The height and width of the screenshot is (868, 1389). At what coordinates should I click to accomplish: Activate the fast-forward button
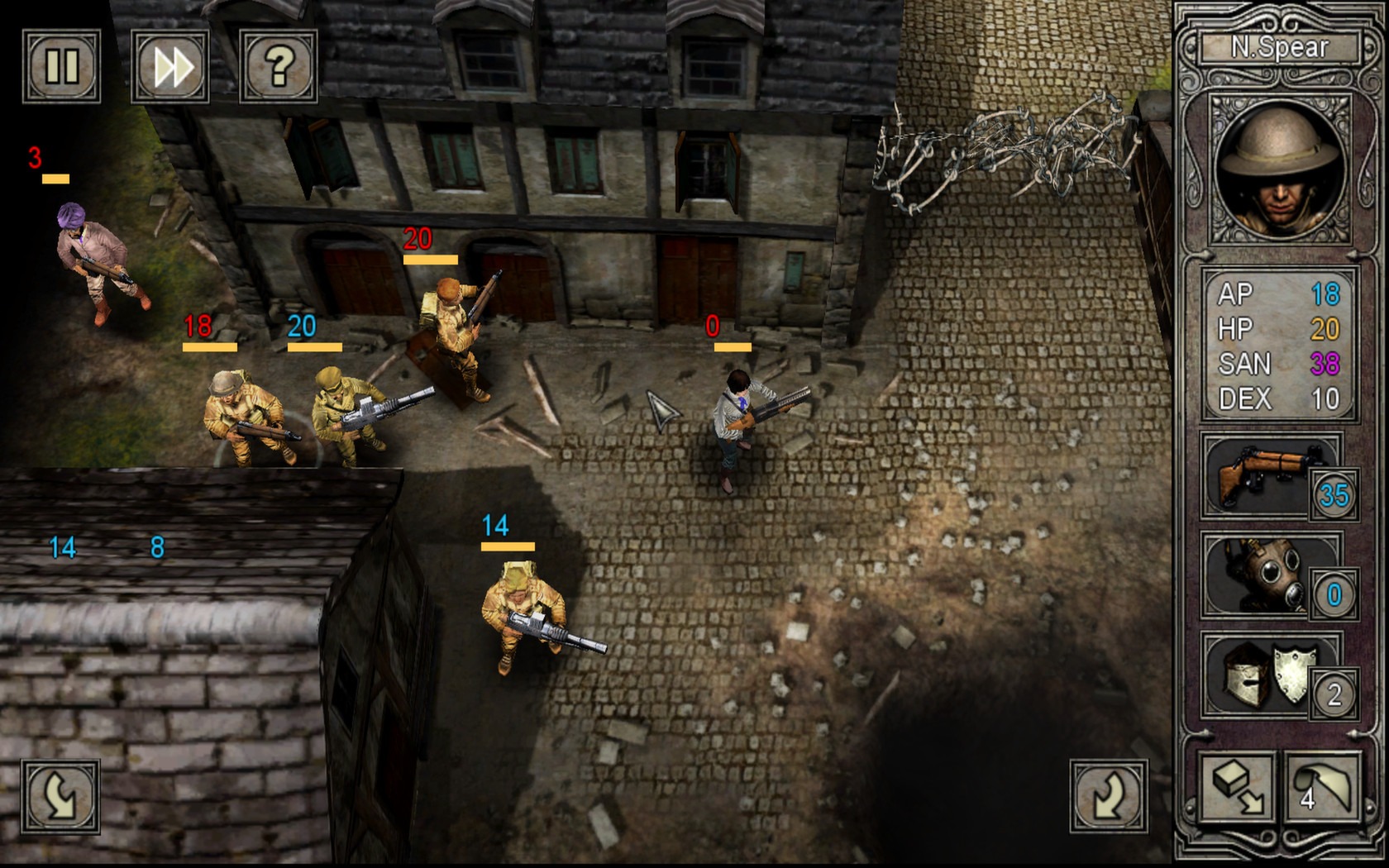(x=170, y=66)
